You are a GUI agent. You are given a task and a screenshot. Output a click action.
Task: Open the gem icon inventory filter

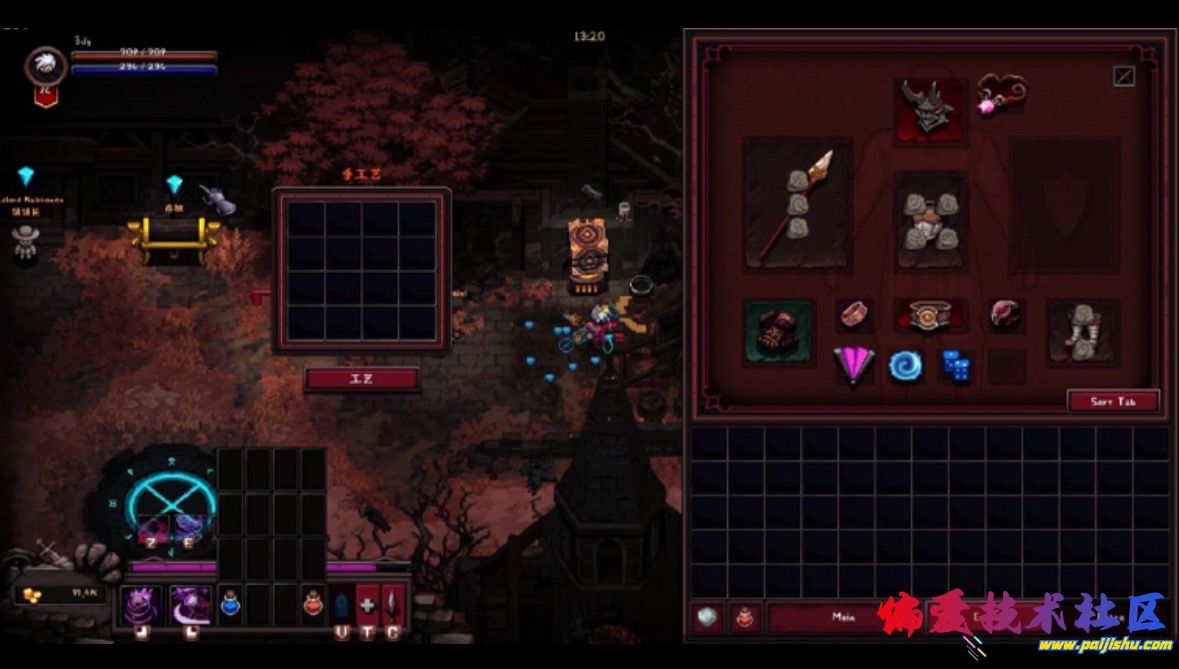pos(707,617)
